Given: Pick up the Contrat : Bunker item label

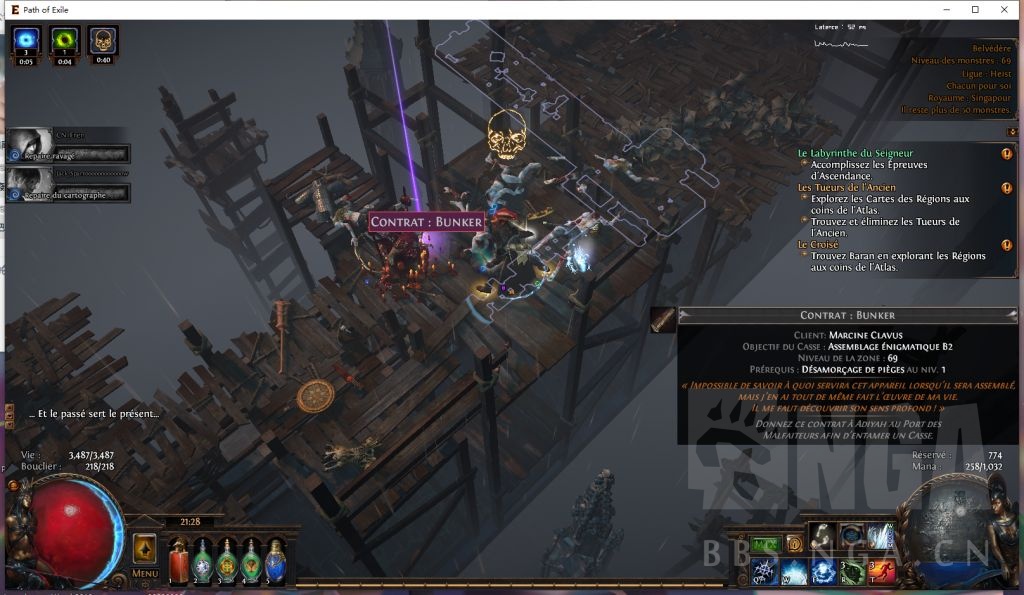Looking at the screenshot, I should [x=427, y=222].
